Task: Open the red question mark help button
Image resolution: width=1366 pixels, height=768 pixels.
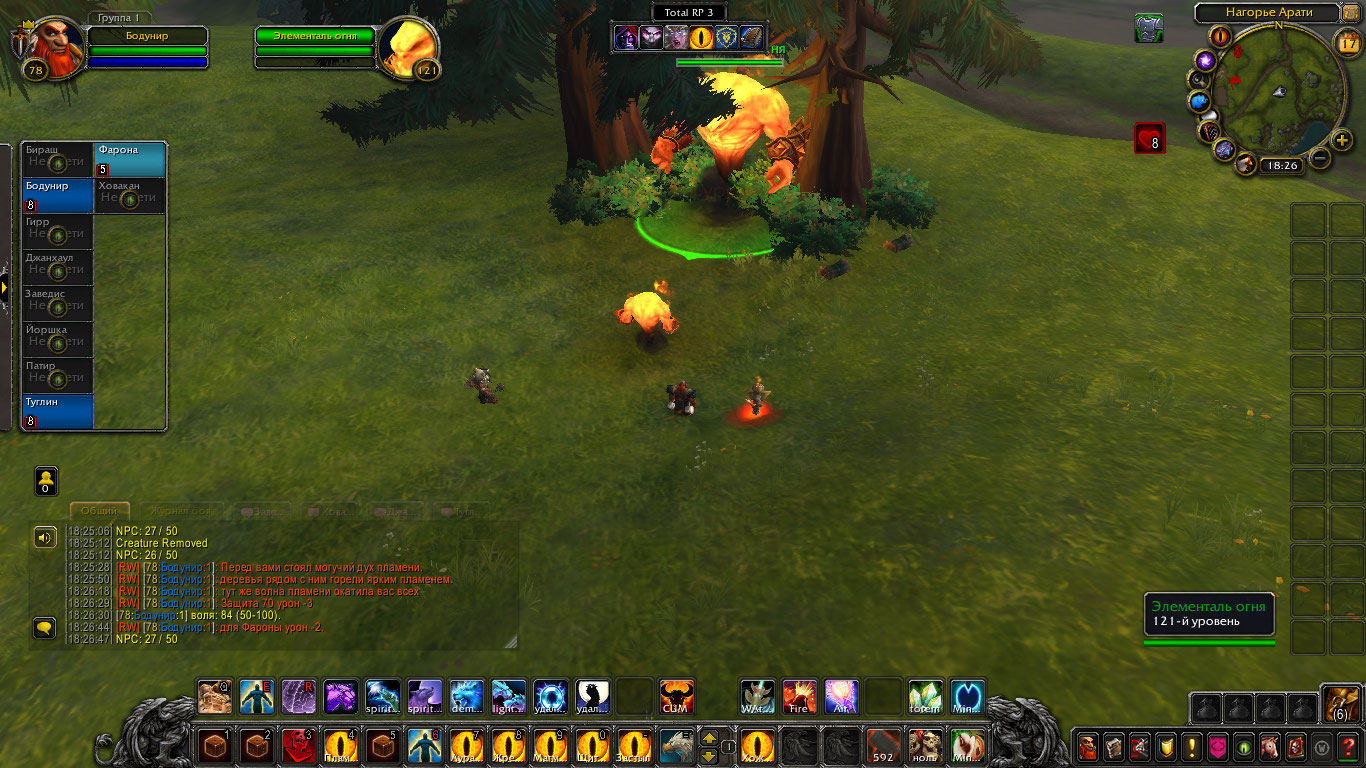Action: [x=1348, y=746]
